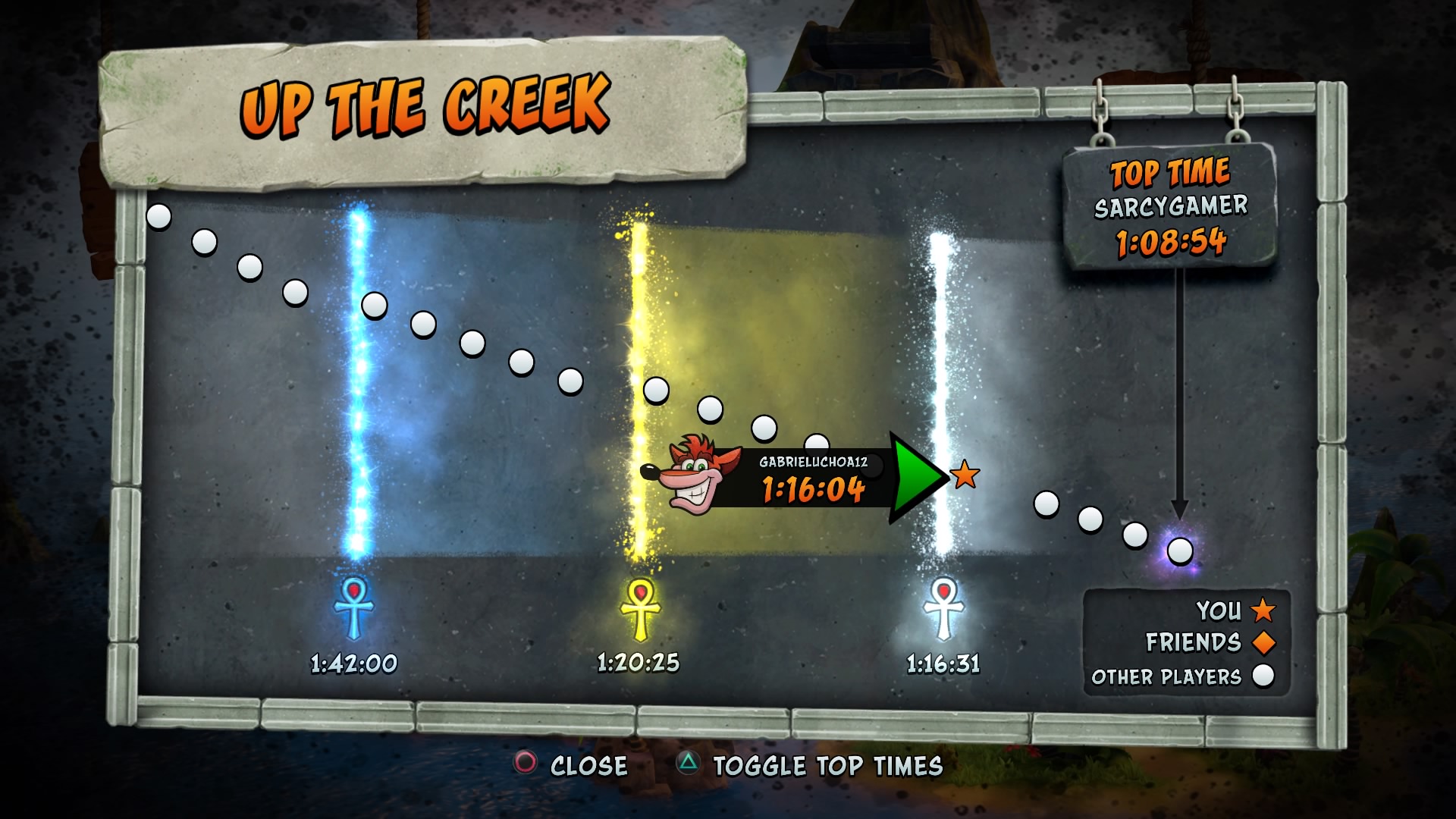Select the blue sapphire relic ankh
The height and width of the screenshot is (819, 1456).
[353, 608]
